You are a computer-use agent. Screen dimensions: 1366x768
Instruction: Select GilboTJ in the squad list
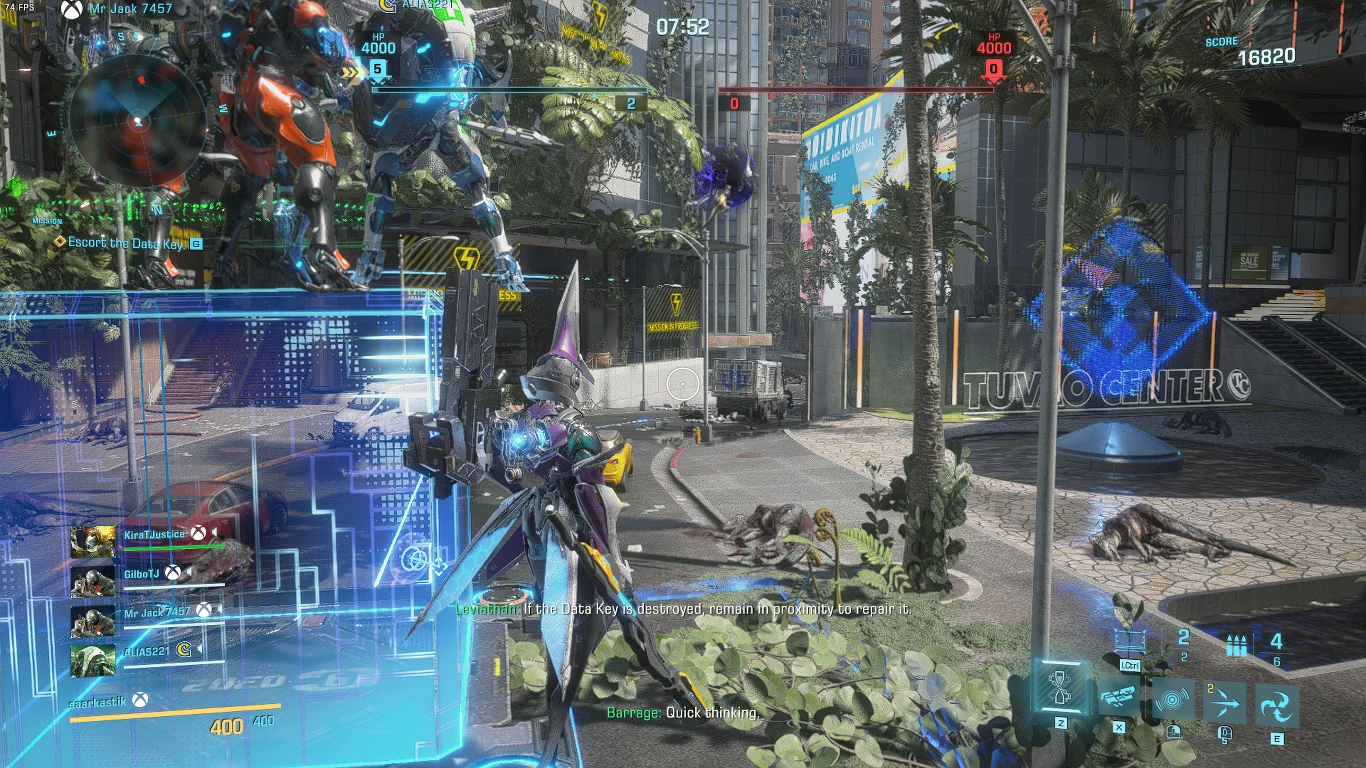141,574
